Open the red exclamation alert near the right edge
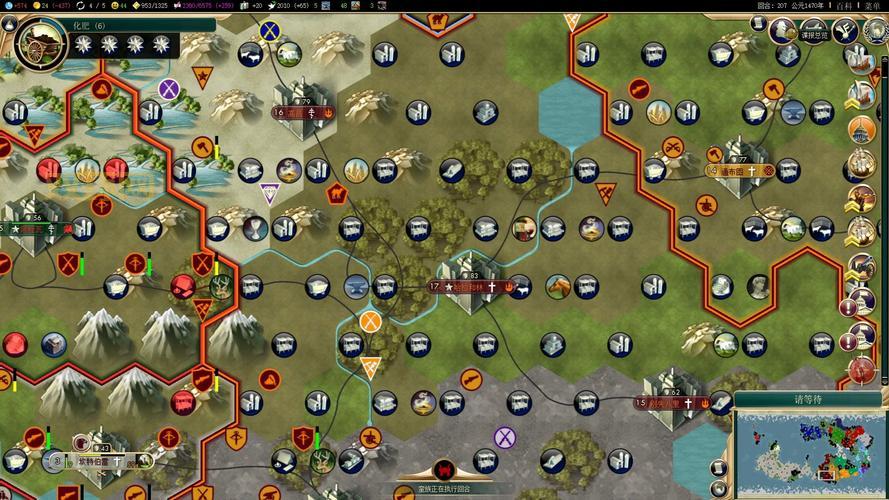Screen dimensions: 889x500 [848, 307]
